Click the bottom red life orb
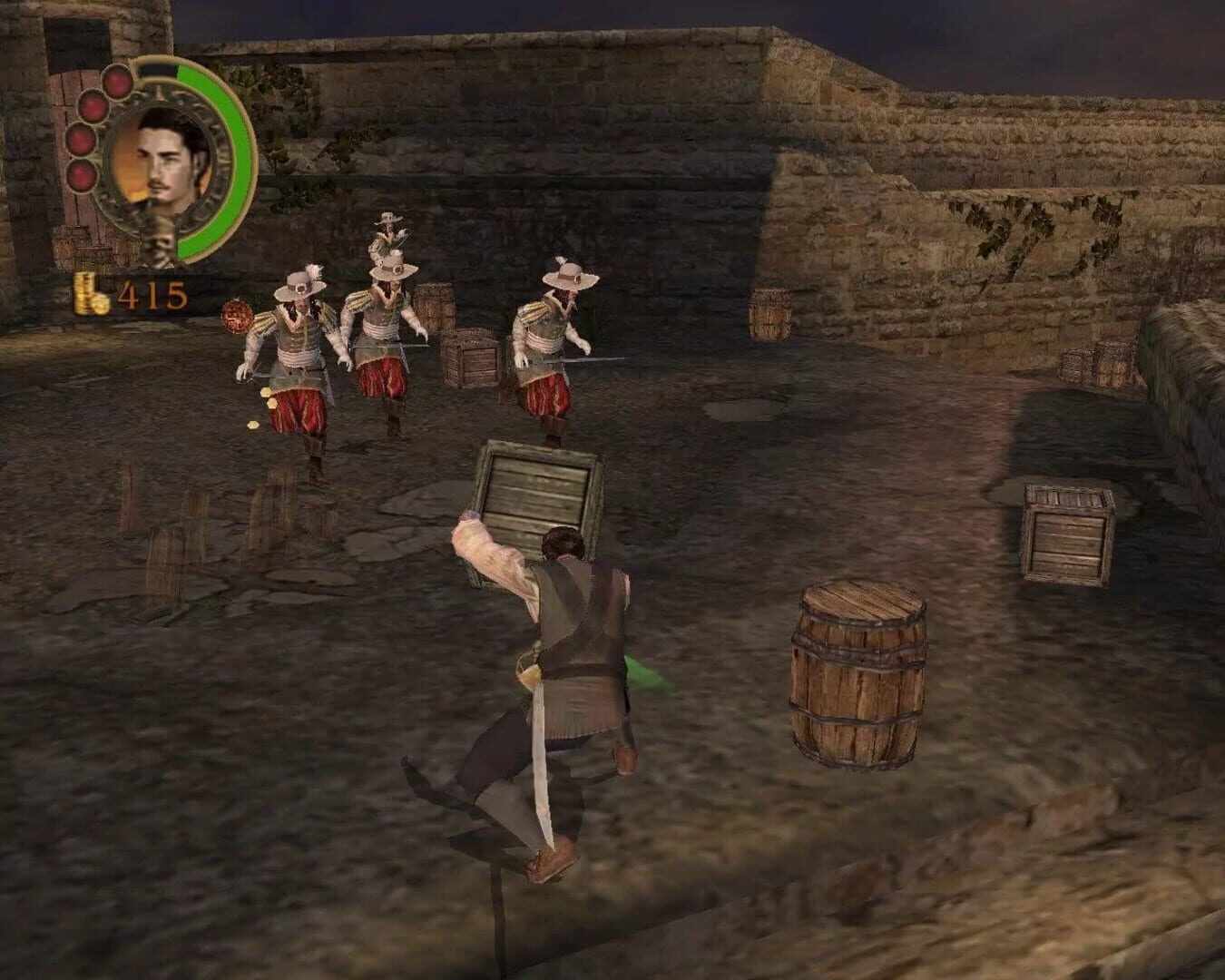1225x980 pixels. click(x=82, y=176)
